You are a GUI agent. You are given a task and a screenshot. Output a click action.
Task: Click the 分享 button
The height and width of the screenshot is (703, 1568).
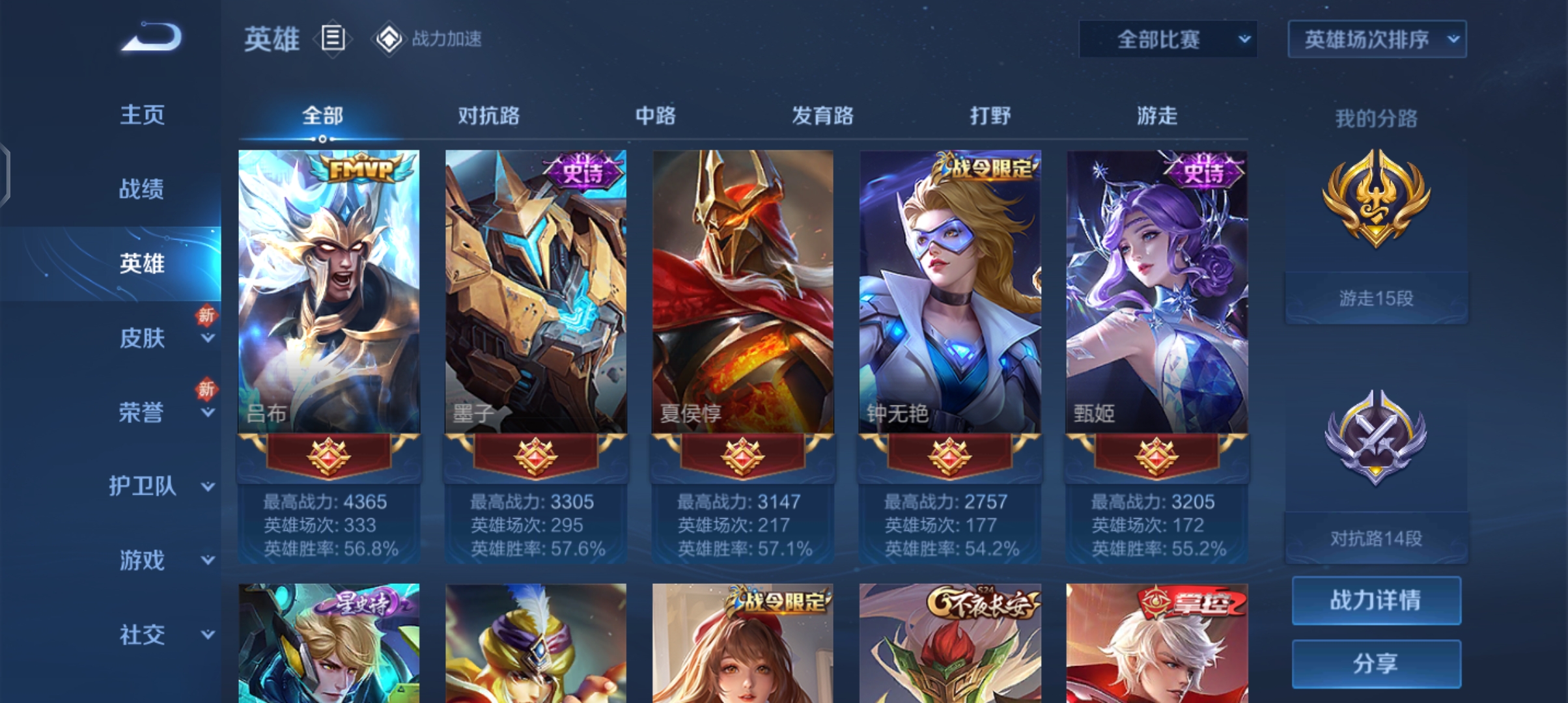(1376, 663)
